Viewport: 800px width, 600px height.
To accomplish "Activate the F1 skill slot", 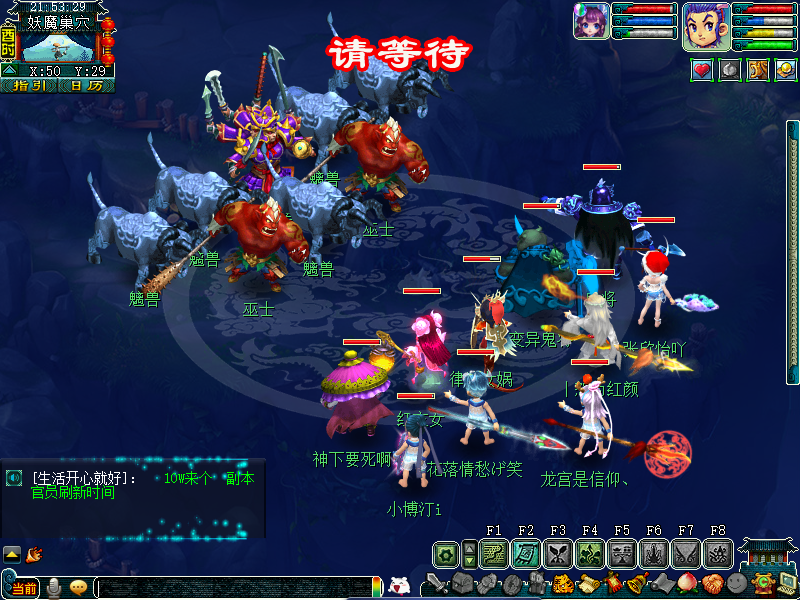I will point(493,553).
